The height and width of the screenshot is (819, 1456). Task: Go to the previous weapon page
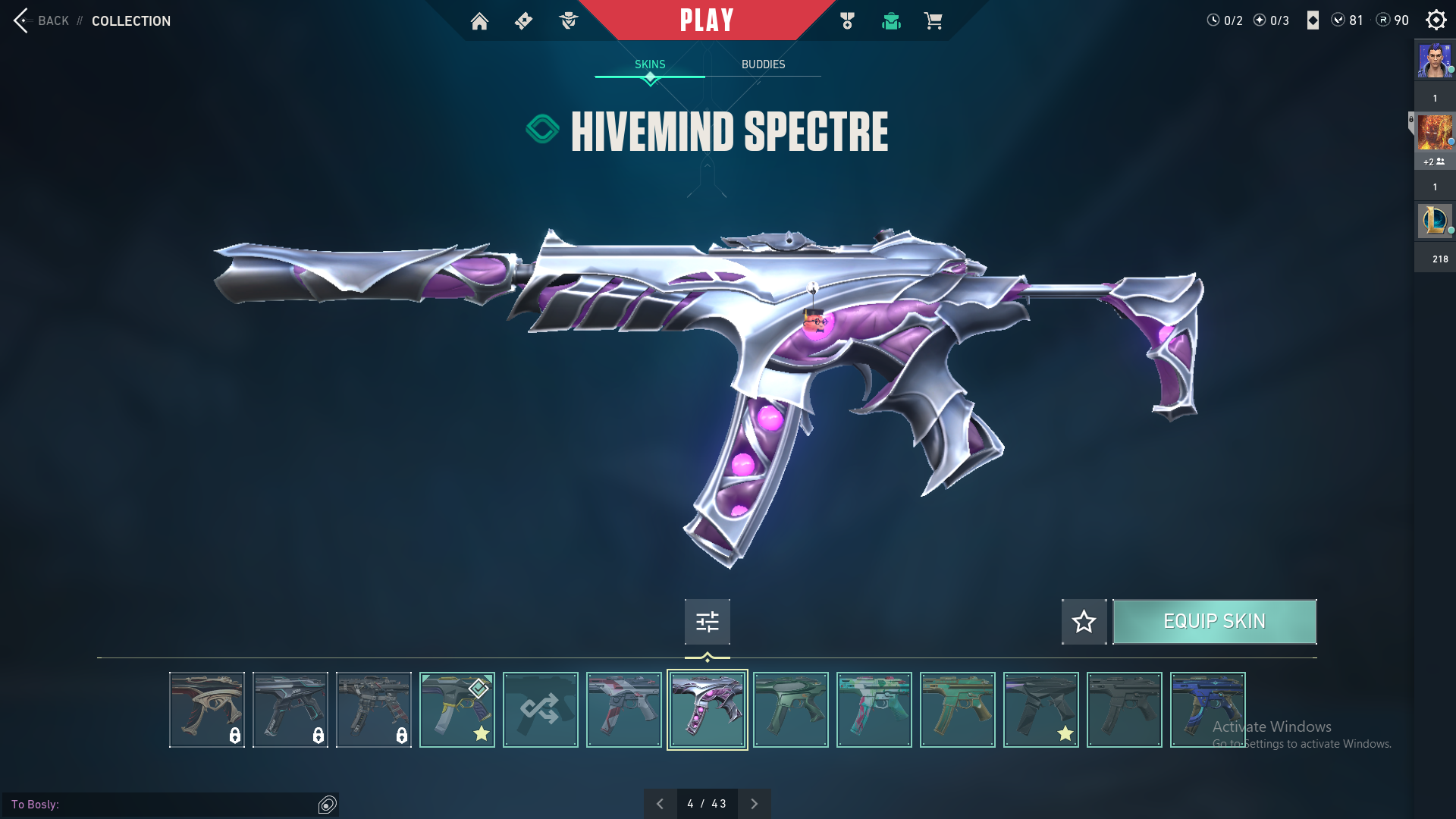pyautogui.click(x=660, y=804)
